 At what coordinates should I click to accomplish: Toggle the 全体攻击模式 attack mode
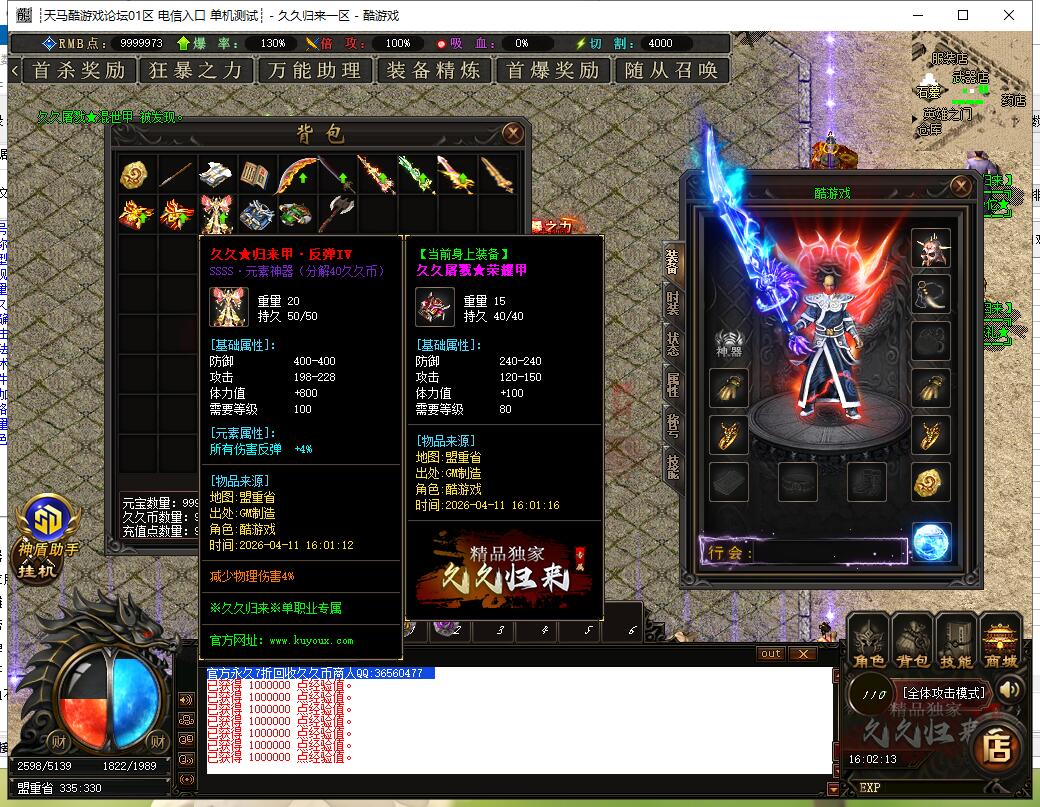tap(944, 692)
